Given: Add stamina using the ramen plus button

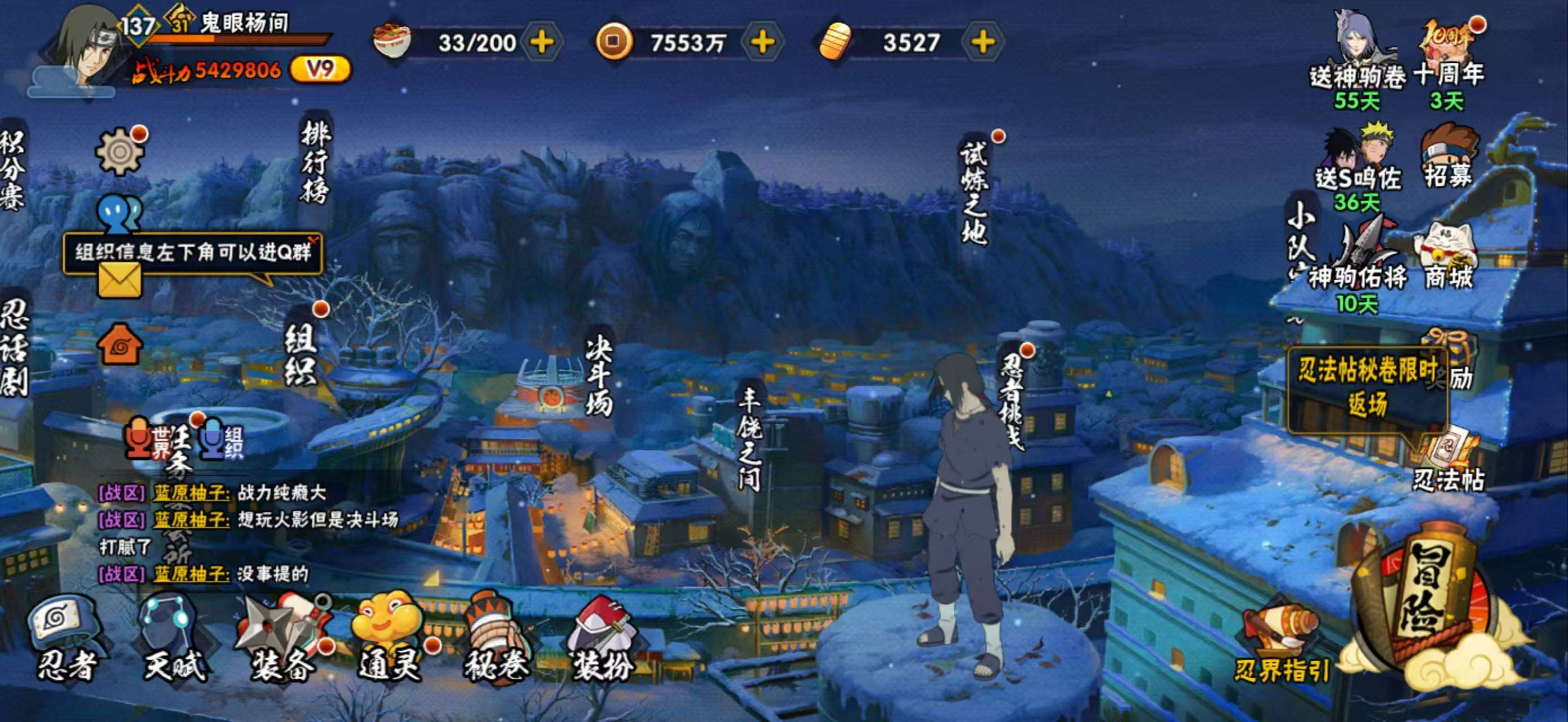Looking at the screenshot, I should (542, 42).
